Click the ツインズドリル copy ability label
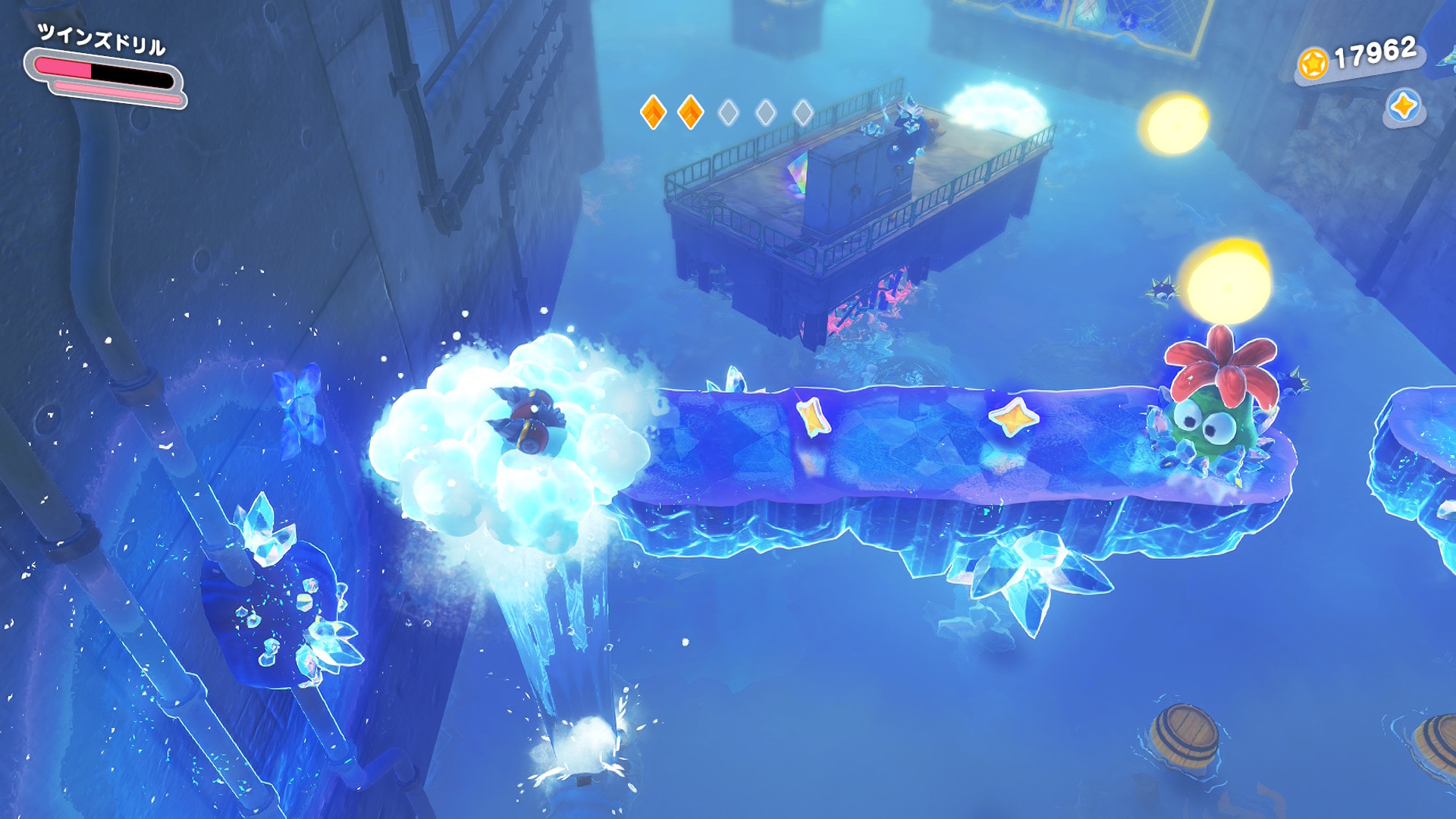This screenshot has width=1456, height=819. (x=102, y=39)
